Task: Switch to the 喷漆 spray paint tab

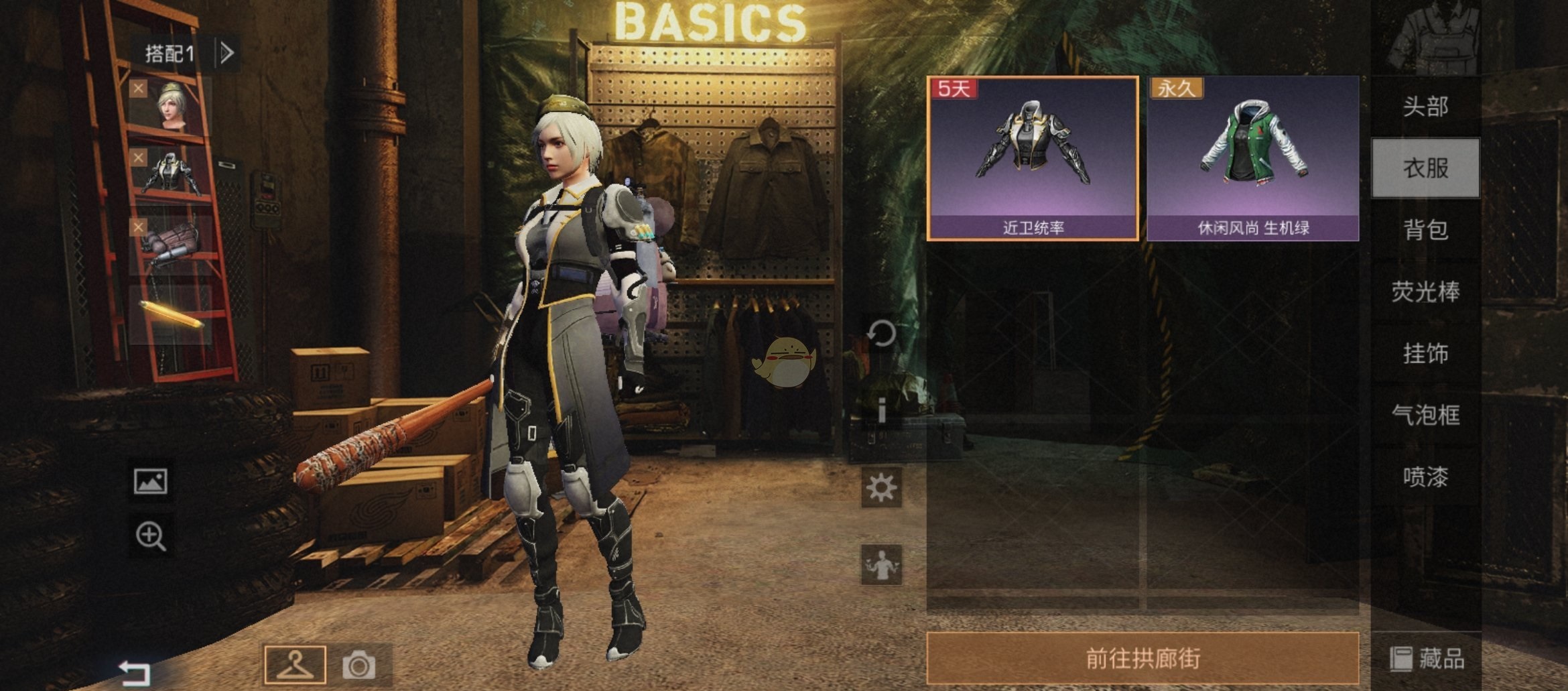Action: click(1425, 477)
